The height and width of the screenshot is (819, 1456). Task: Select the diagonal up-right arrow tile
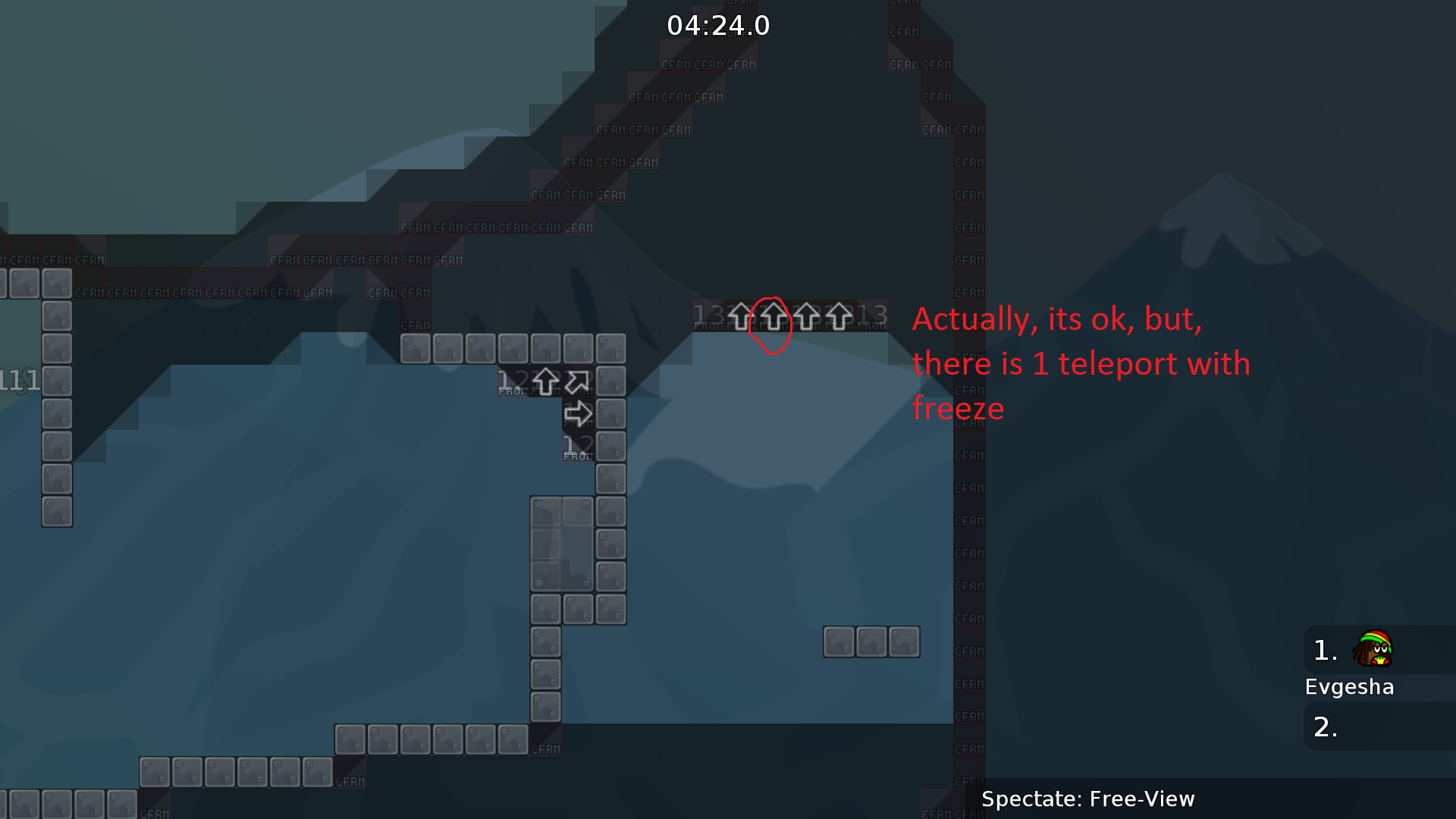[578, 382]
